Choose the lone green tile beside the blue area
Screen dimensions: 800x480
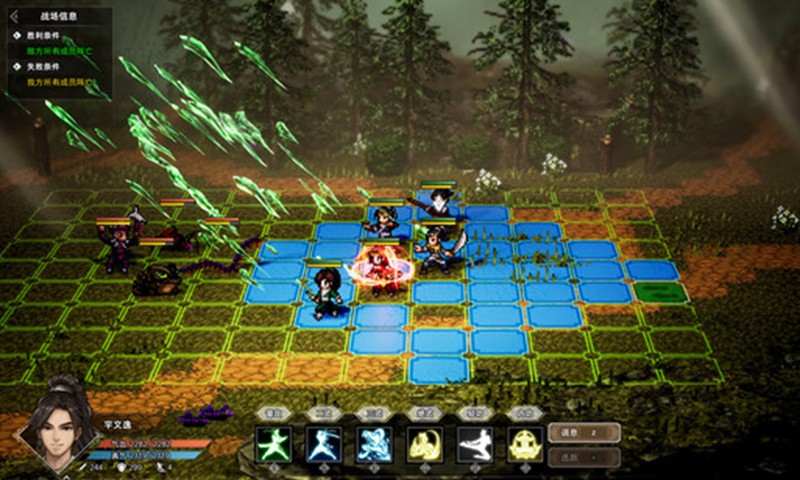coord(661,293)
